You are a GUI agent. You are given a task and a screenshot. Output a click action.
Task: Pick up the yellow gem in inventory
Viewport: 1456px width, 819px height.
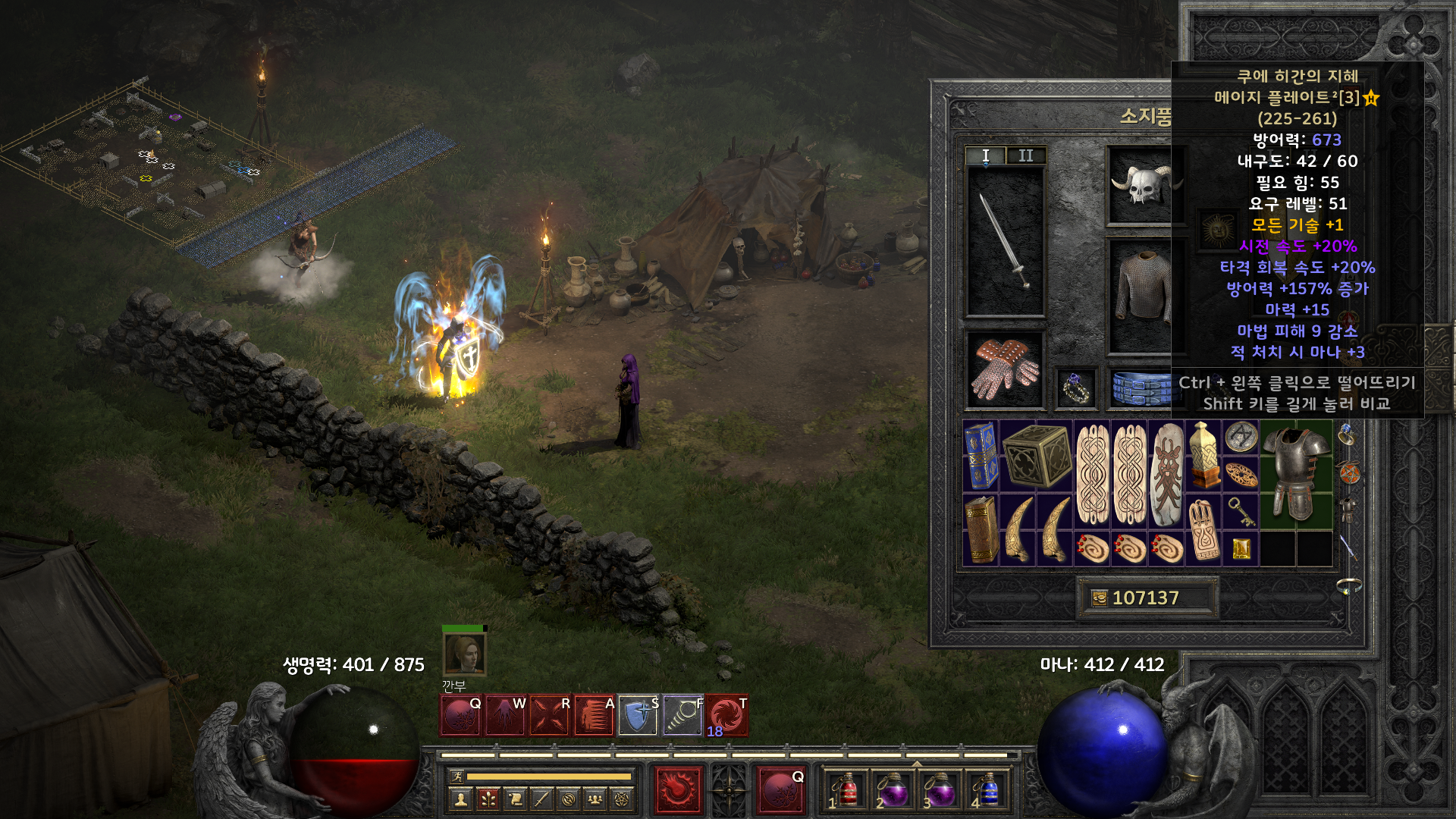1241,548
